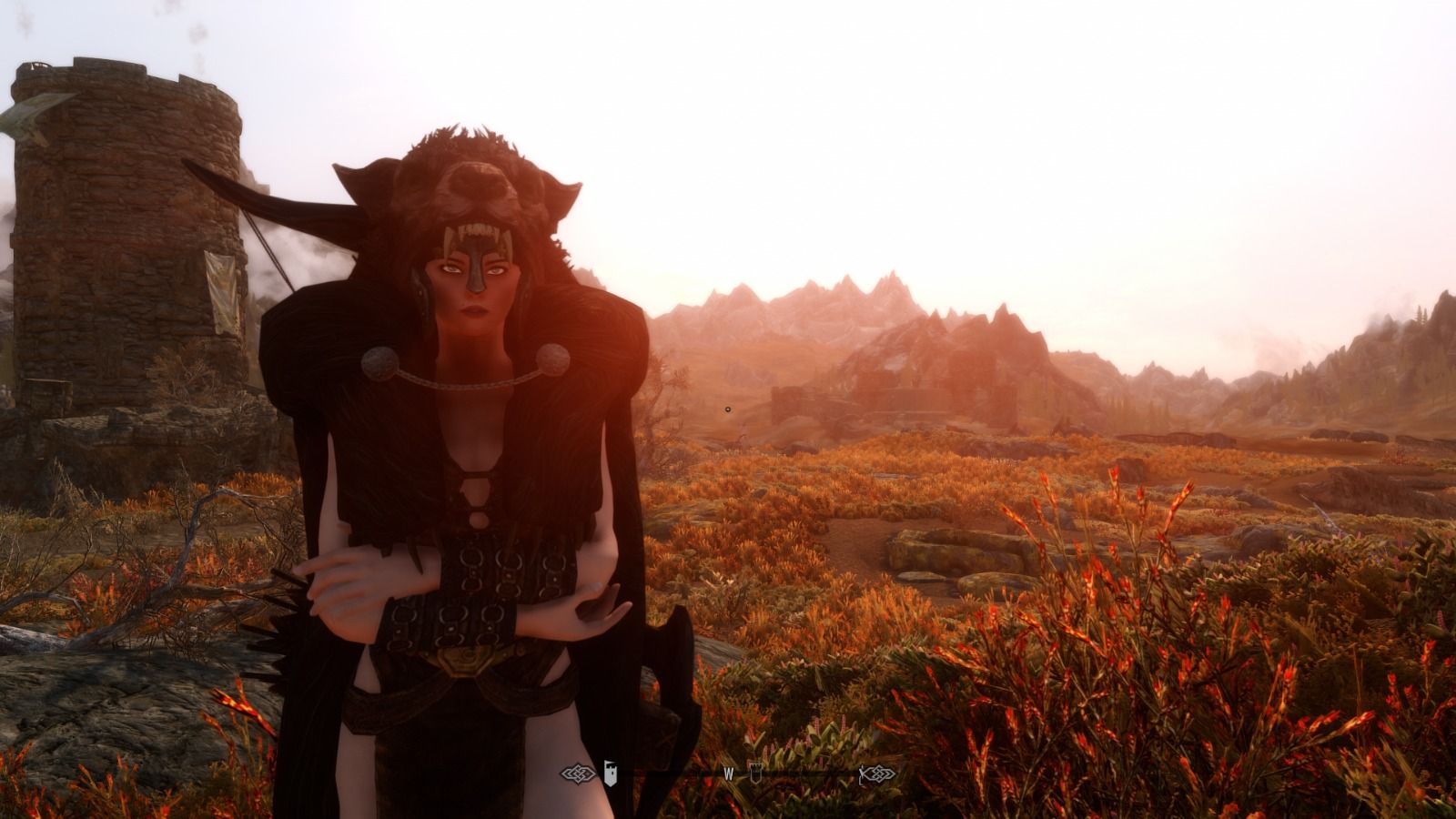Click the W heading on the compass
The image size is (1456, 819).
[728, 773]
